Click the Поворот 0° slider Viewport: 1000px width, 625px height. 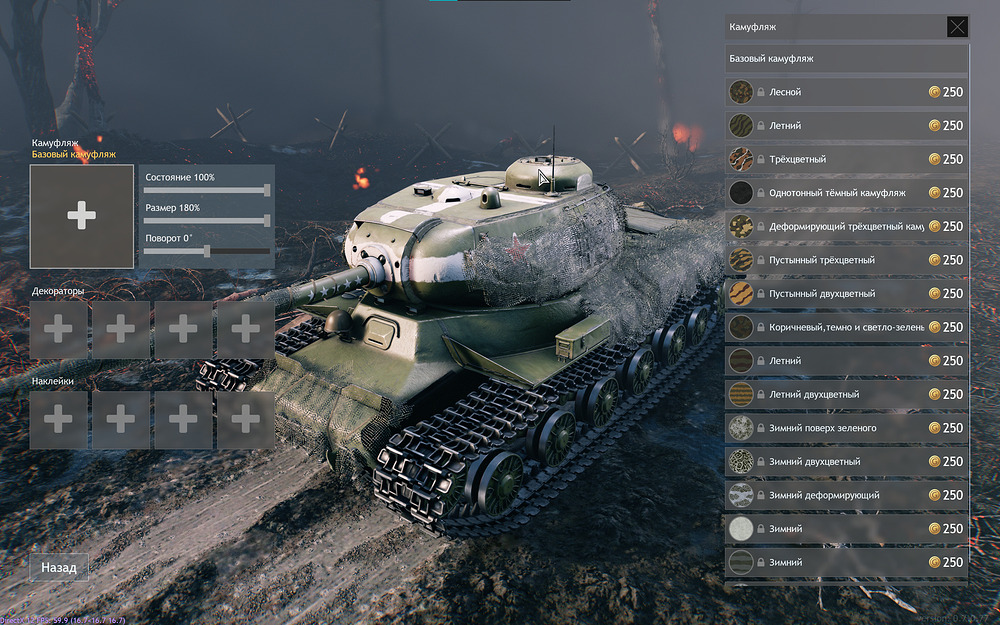pos(207,251)
